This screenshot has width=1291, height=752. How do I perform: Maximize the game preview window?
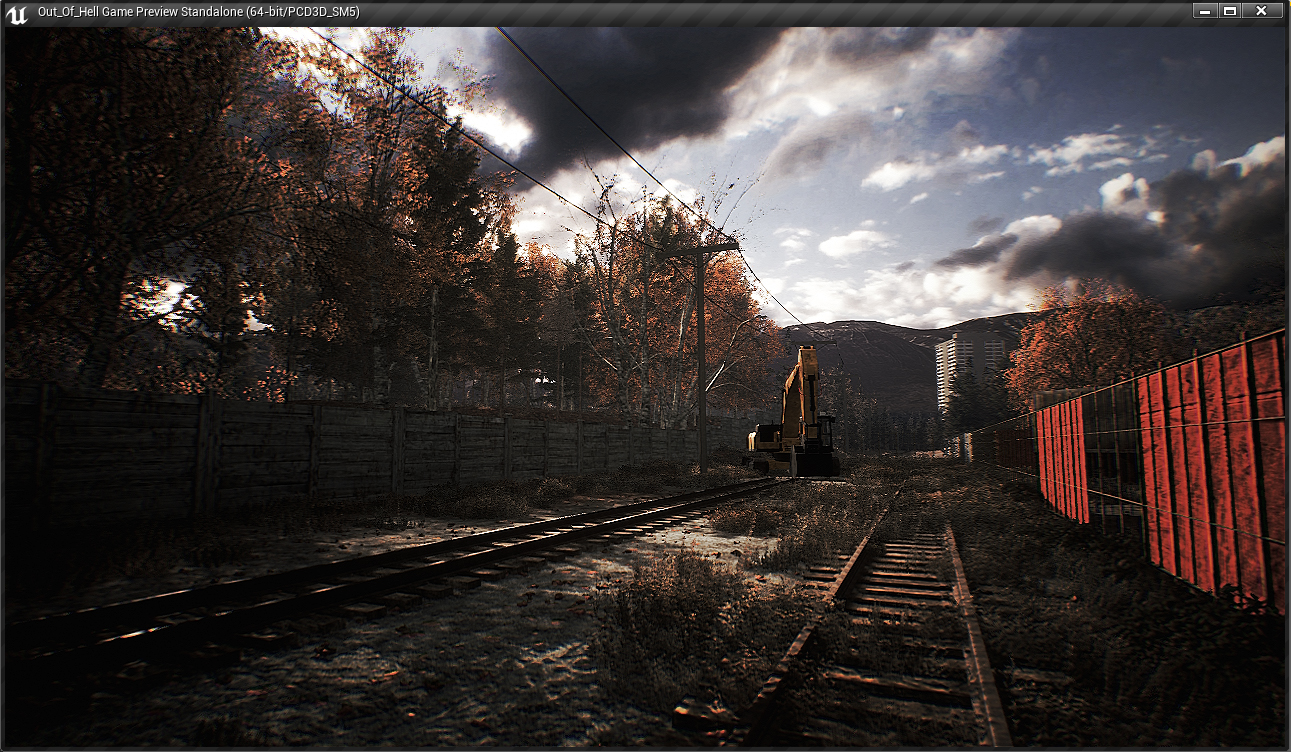point(1230,11)
